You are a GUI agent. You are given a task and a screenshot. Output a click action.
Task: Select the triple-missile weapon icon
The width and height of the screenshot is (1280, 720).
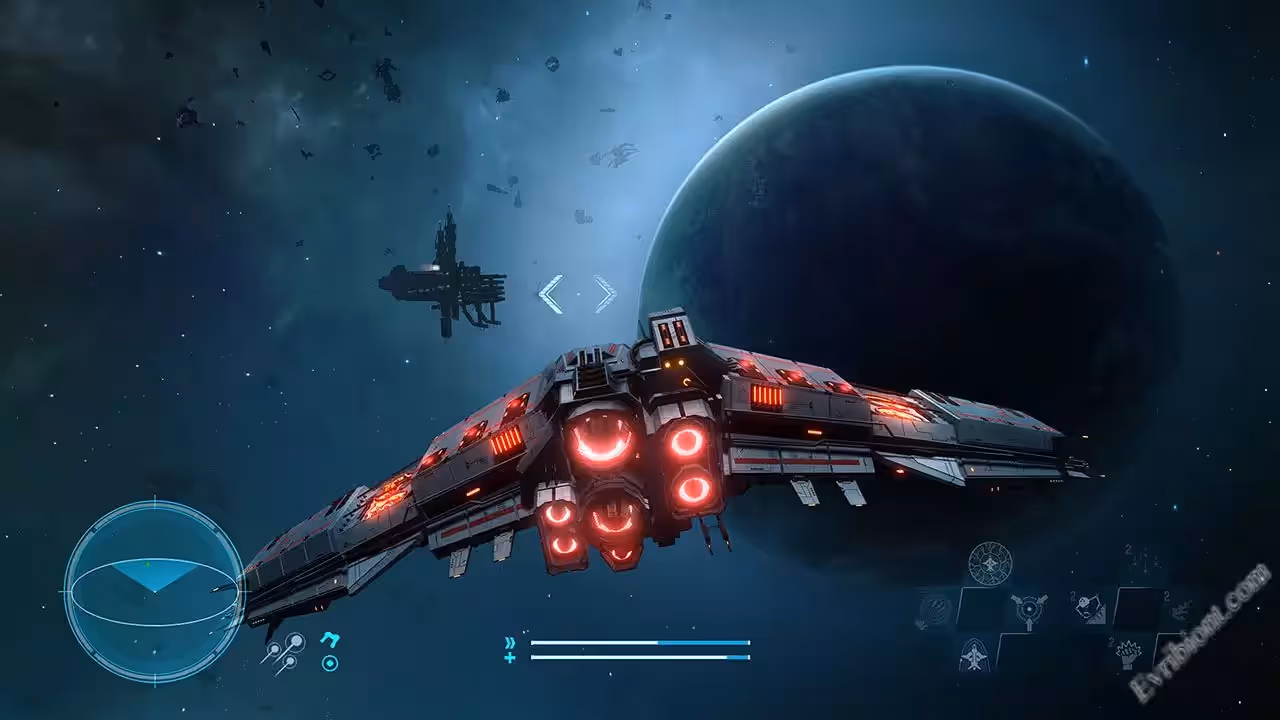283,651
